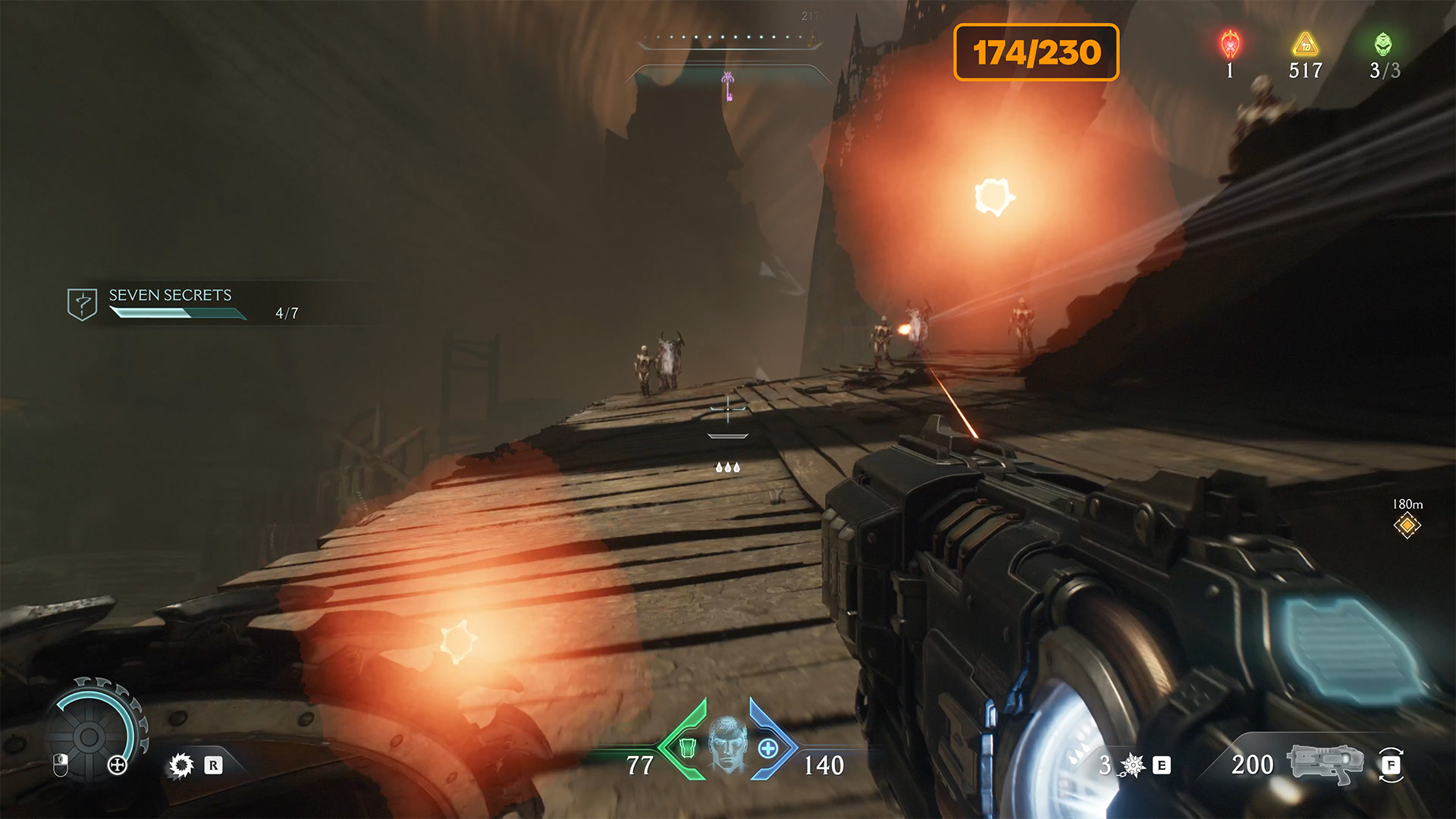
Task: Click the weapon swap circular arrows icon
Action: (1391, 765)
